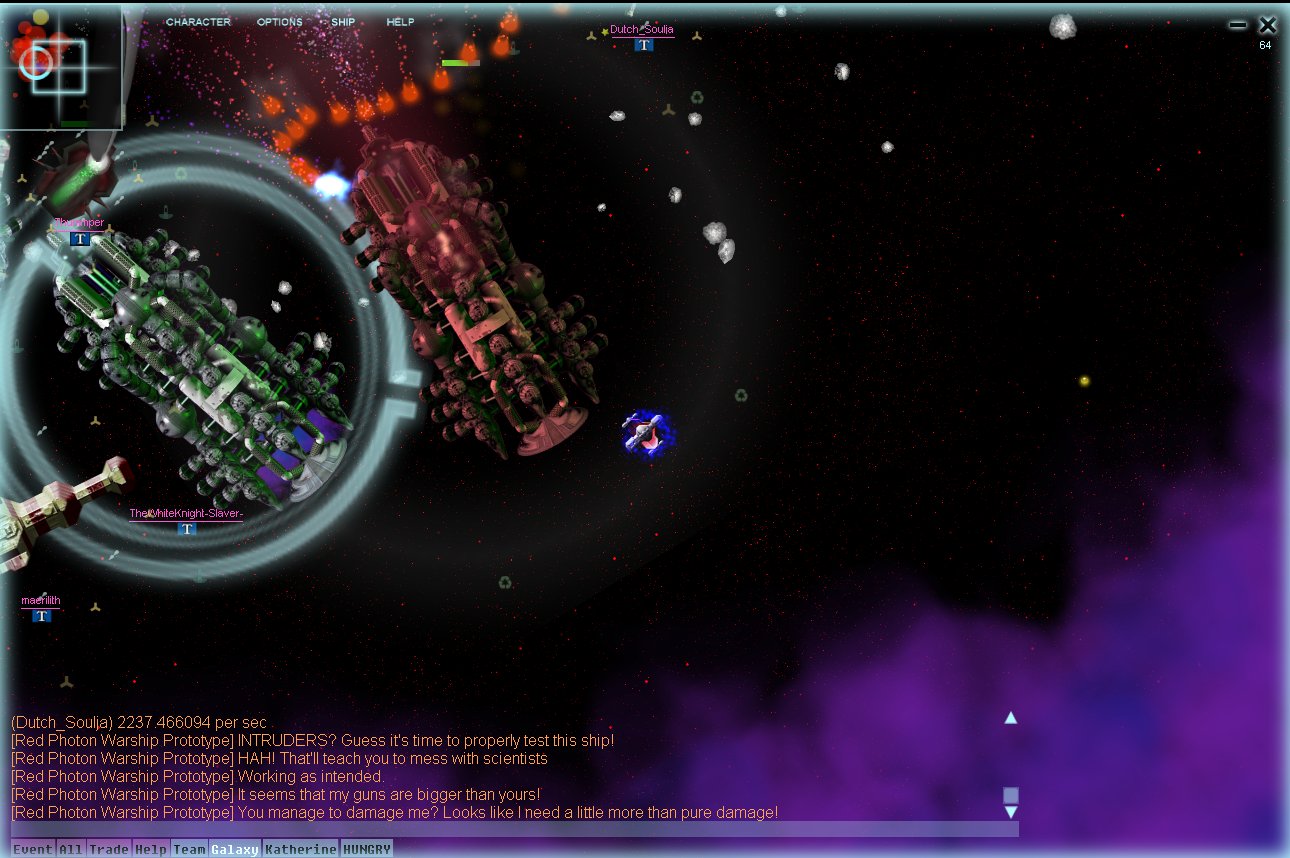The image size is (1290, 858).
Task: Switch to the Event chat tab
Action: point(33,849)
